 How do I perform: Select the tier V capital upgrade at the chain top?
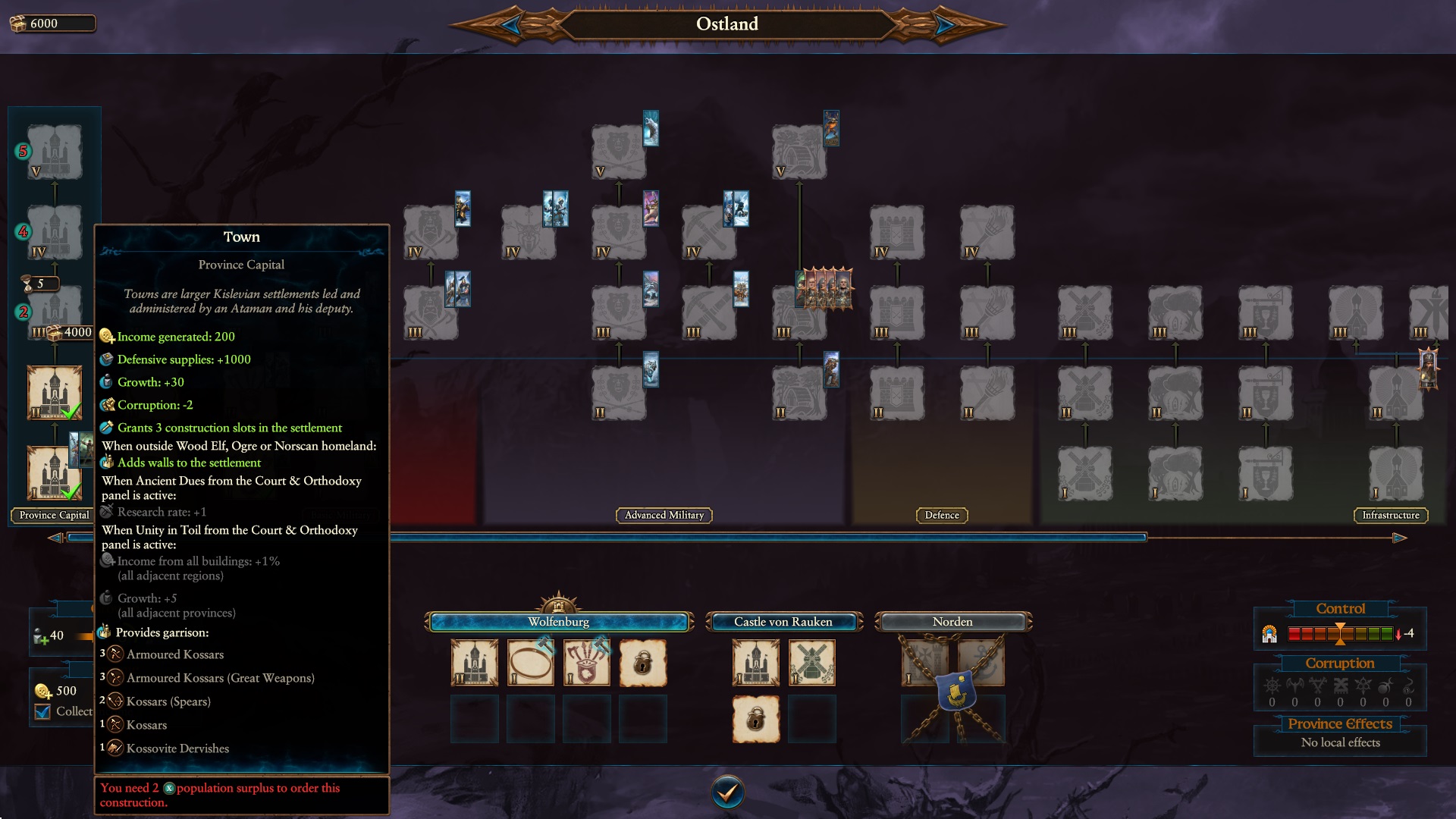coord(54,152)
